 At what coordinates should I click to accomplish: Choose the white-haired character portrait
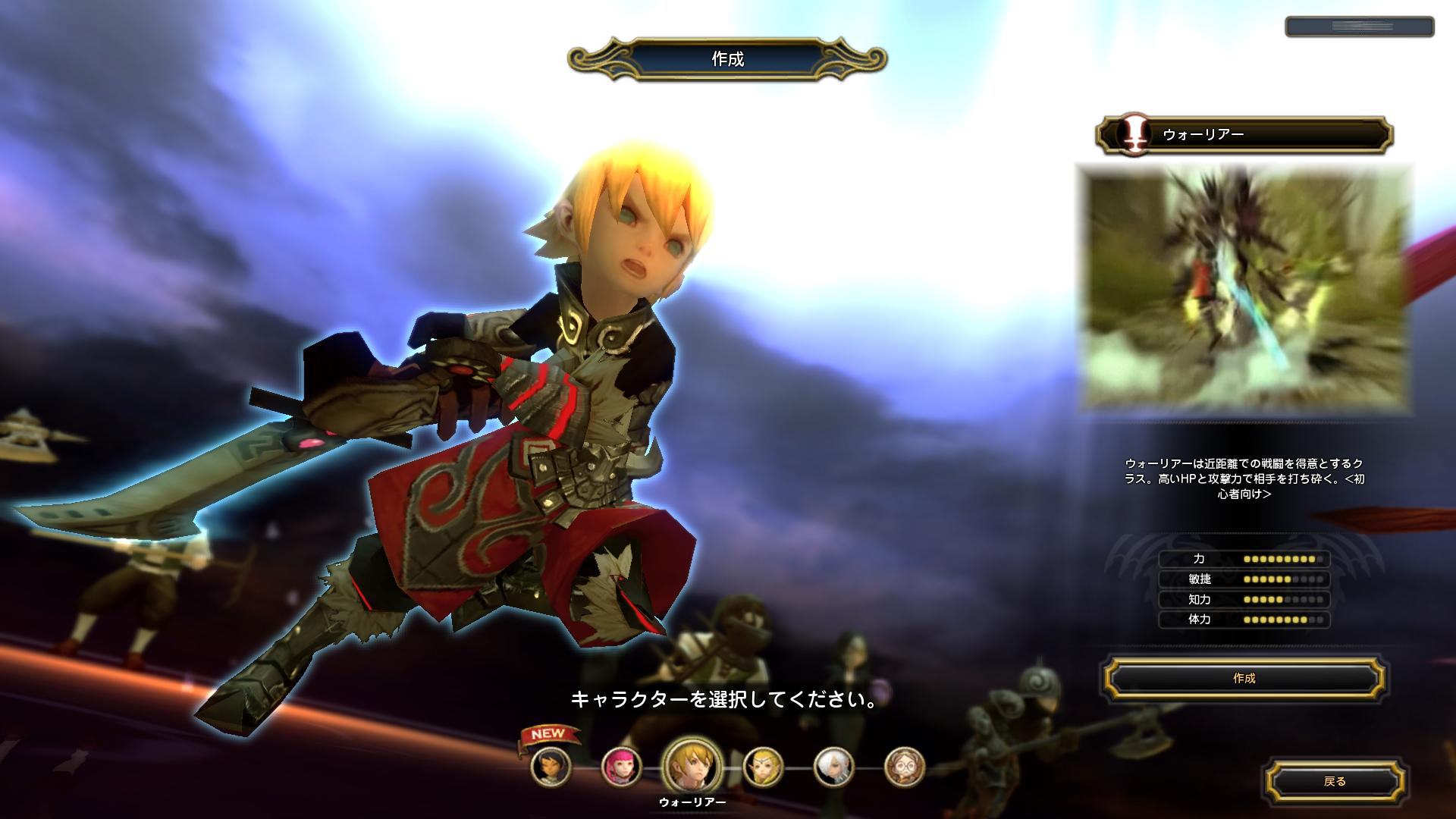point(833,767)
